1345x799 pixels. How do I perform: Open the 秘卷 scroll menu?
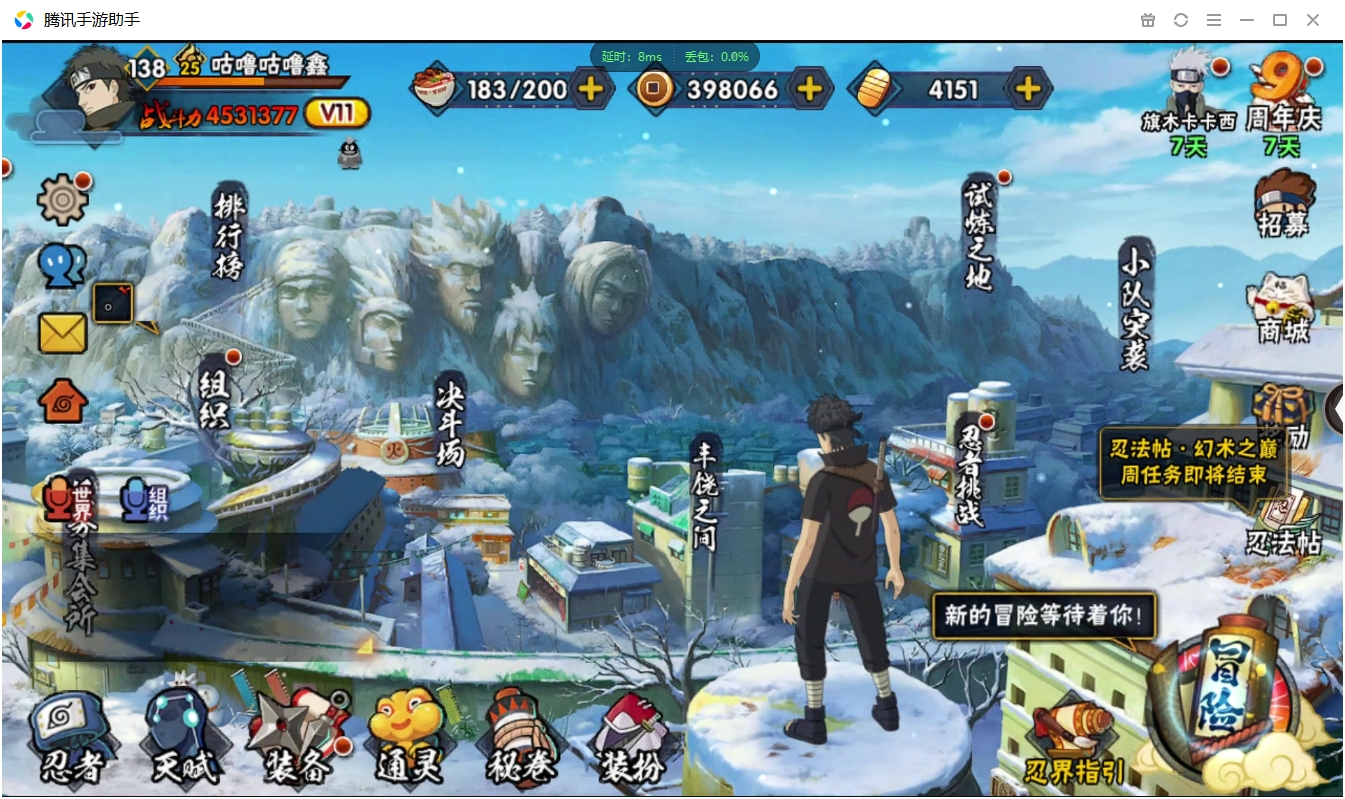521,740
